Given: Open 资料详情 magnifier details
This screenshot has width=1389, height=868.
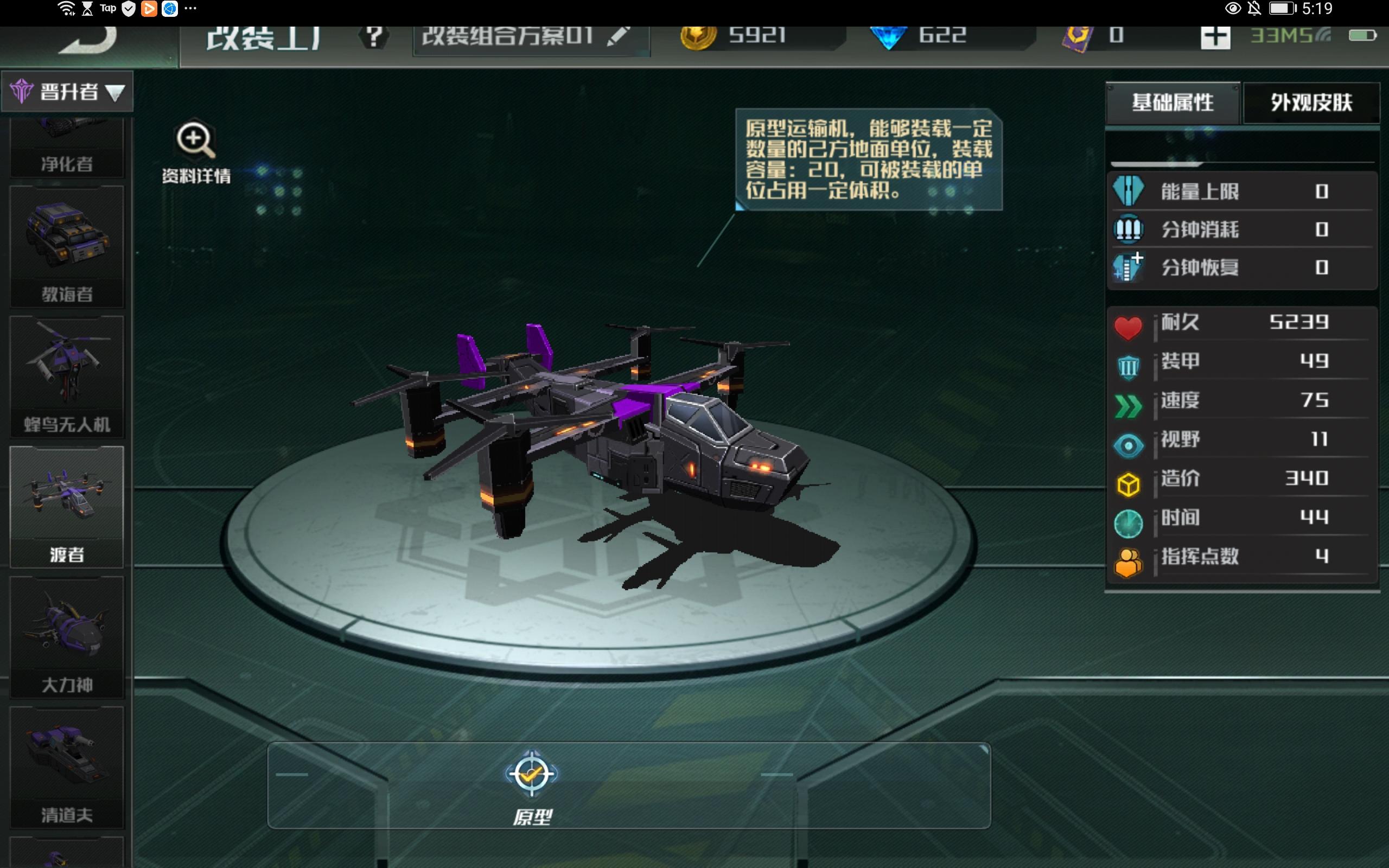Looking at the screenshot, I should (196, 150).
